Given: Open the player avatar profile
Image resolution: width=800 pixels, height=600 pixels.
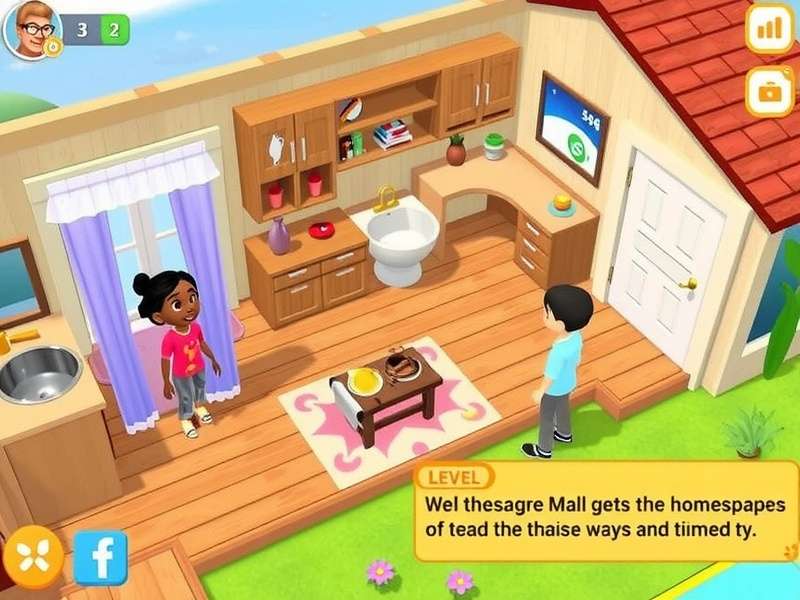Looking at the screenshot, I should [x=33, y=28].
